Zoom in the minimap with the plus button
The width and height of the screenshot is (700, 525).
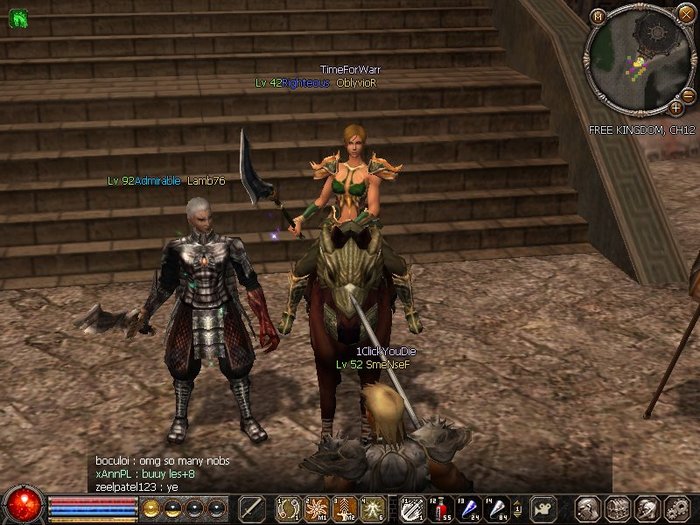(x=677, y=107)
